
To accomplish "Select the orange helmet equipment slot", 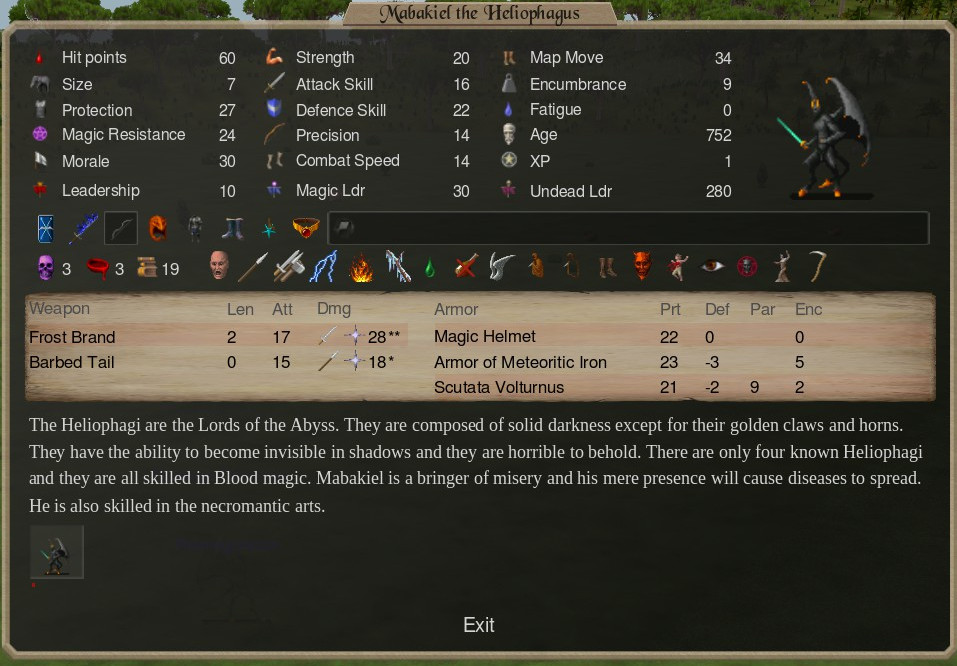I will [158, 229].
